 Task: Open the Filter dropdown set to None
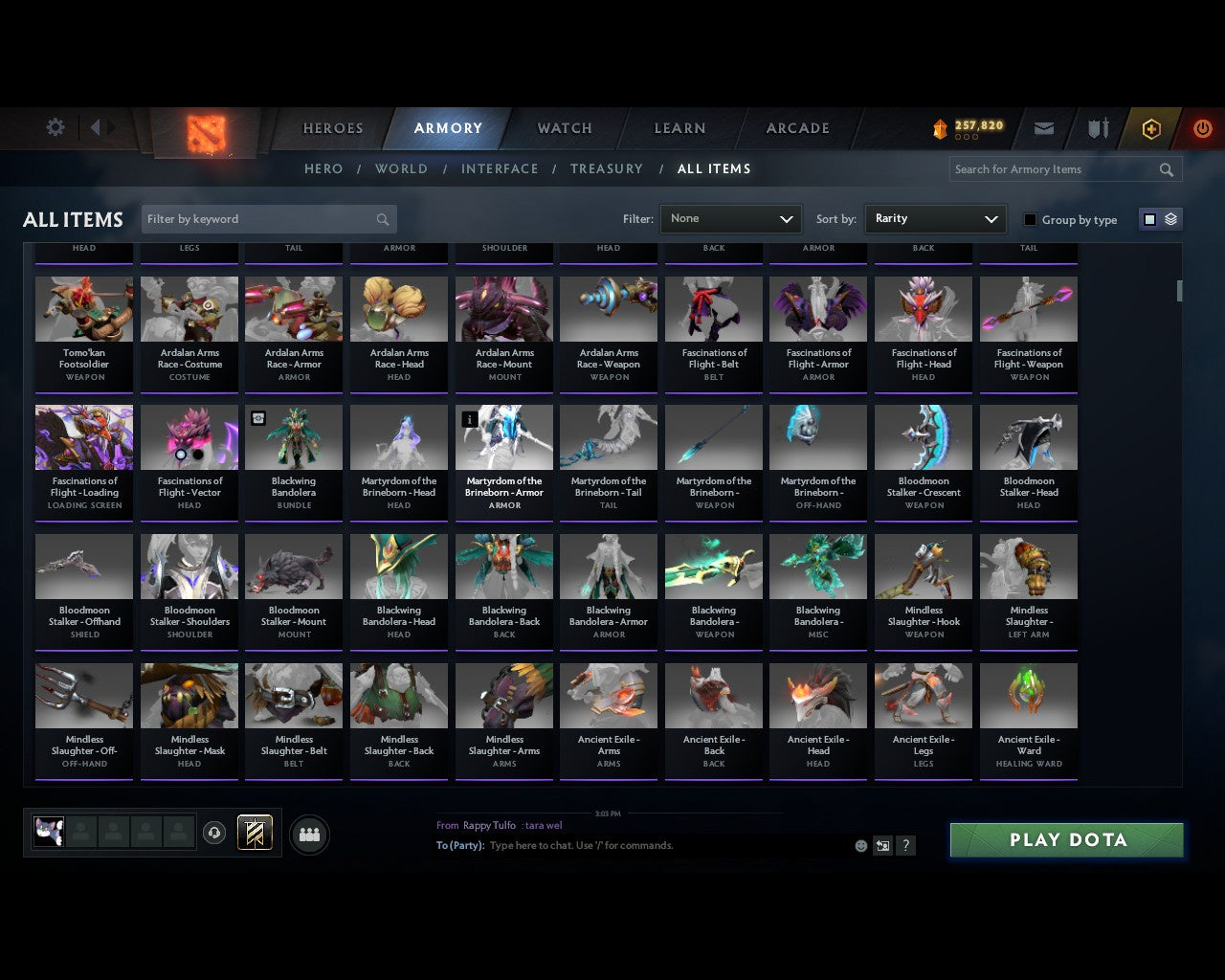[x=730, y=218]
